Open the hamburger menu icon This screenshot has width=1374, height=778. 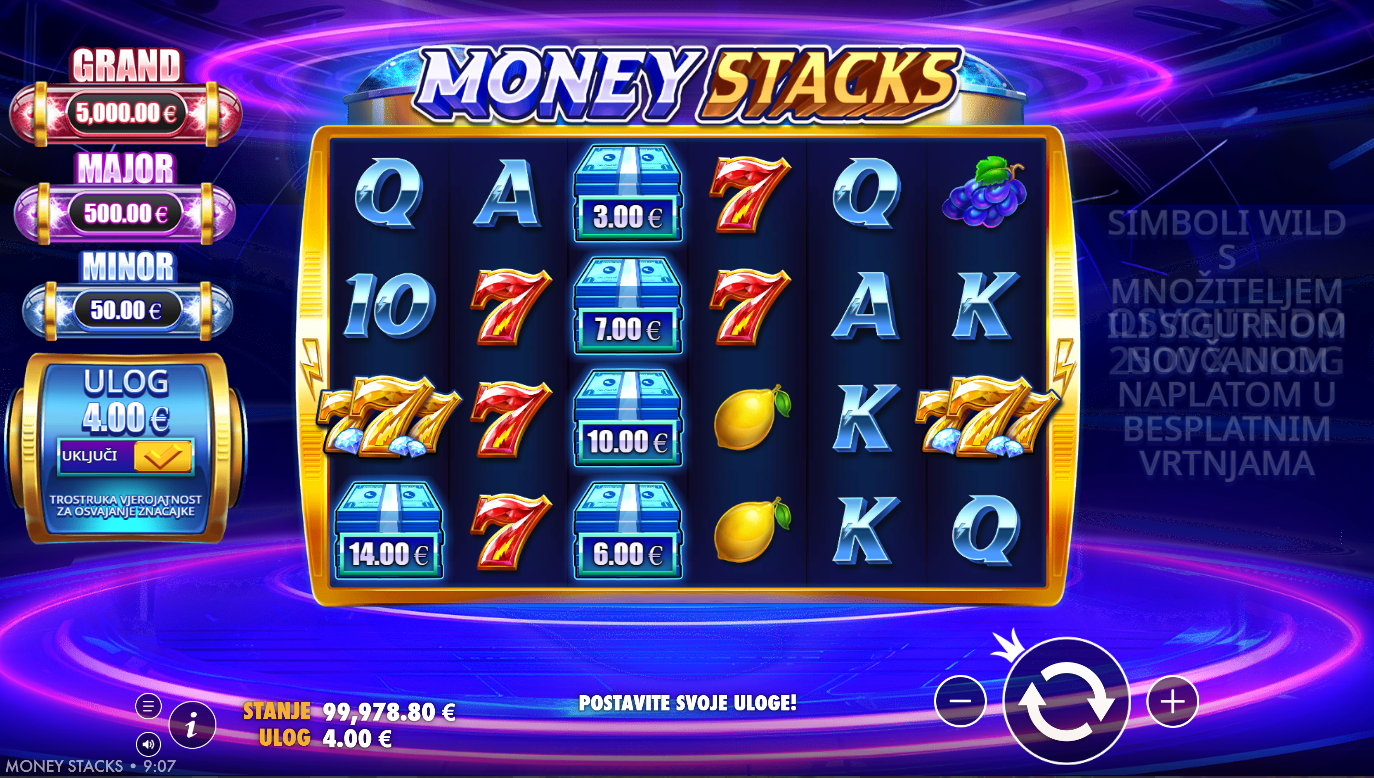[x=148, y=706]
